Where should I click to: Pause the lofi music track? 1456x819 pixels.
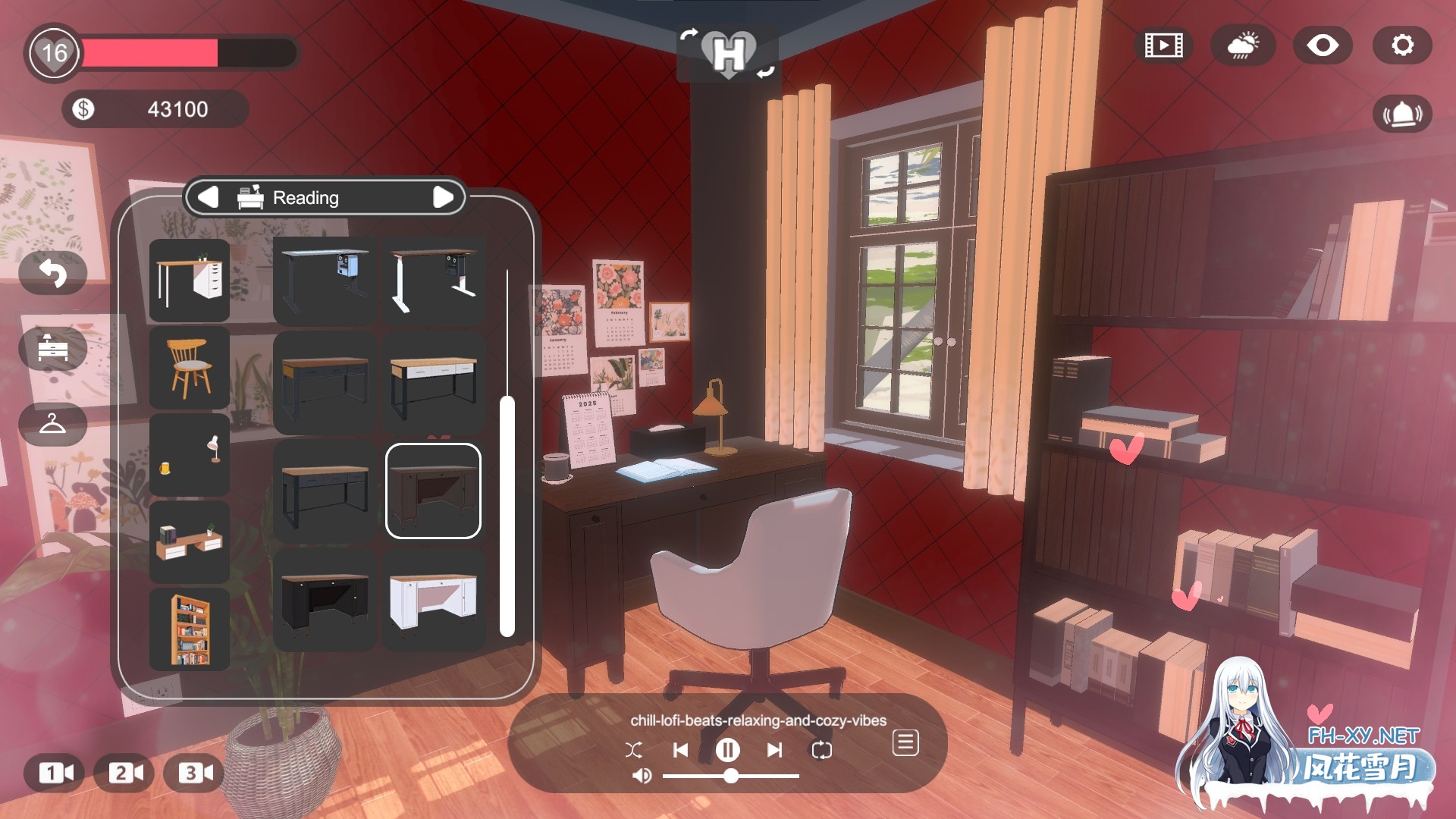727,750
